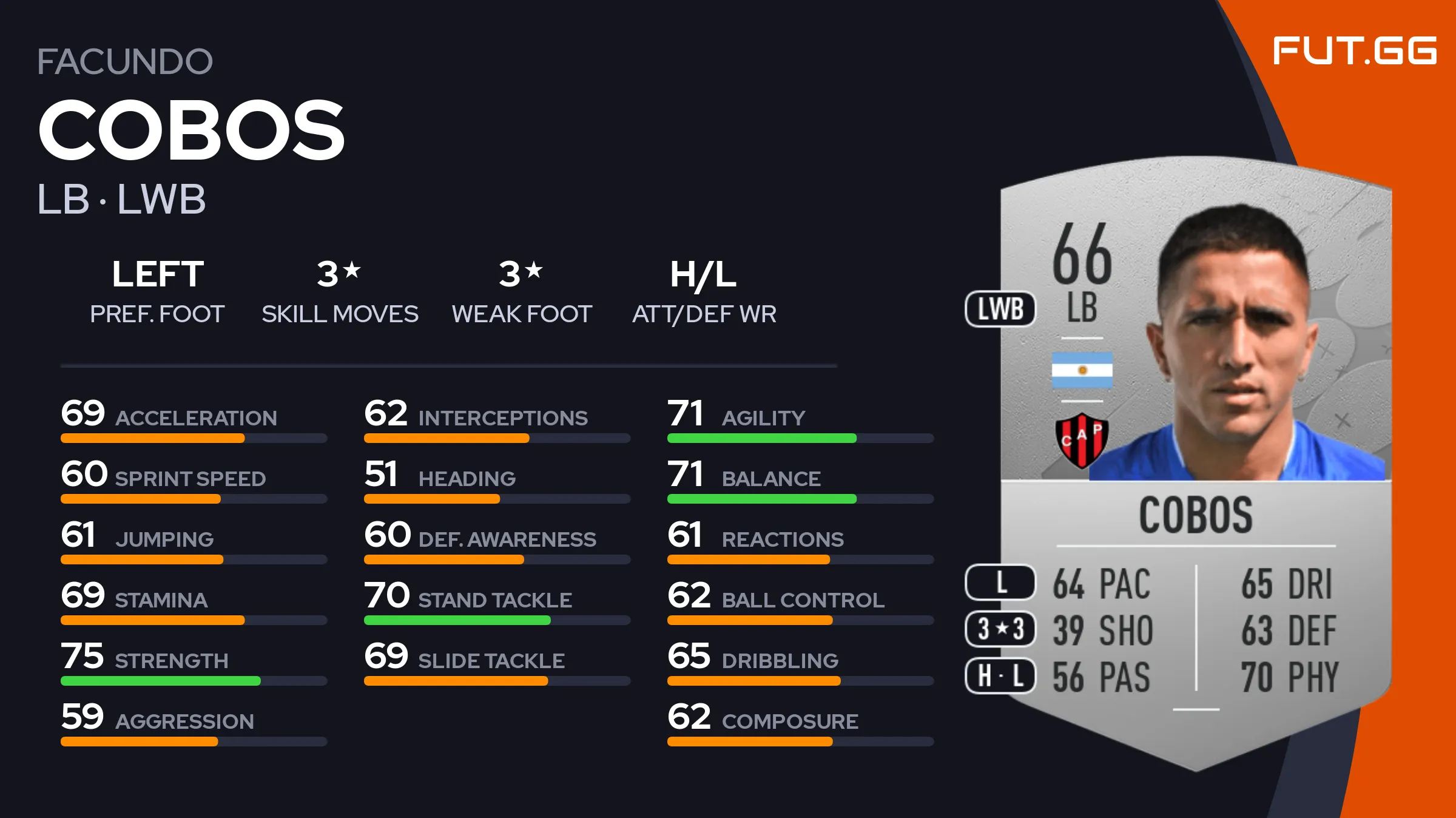Click the FUT.GG logo
Image resolution: width=1456 pixels, height=818 pixels.
pos(1354,51)
